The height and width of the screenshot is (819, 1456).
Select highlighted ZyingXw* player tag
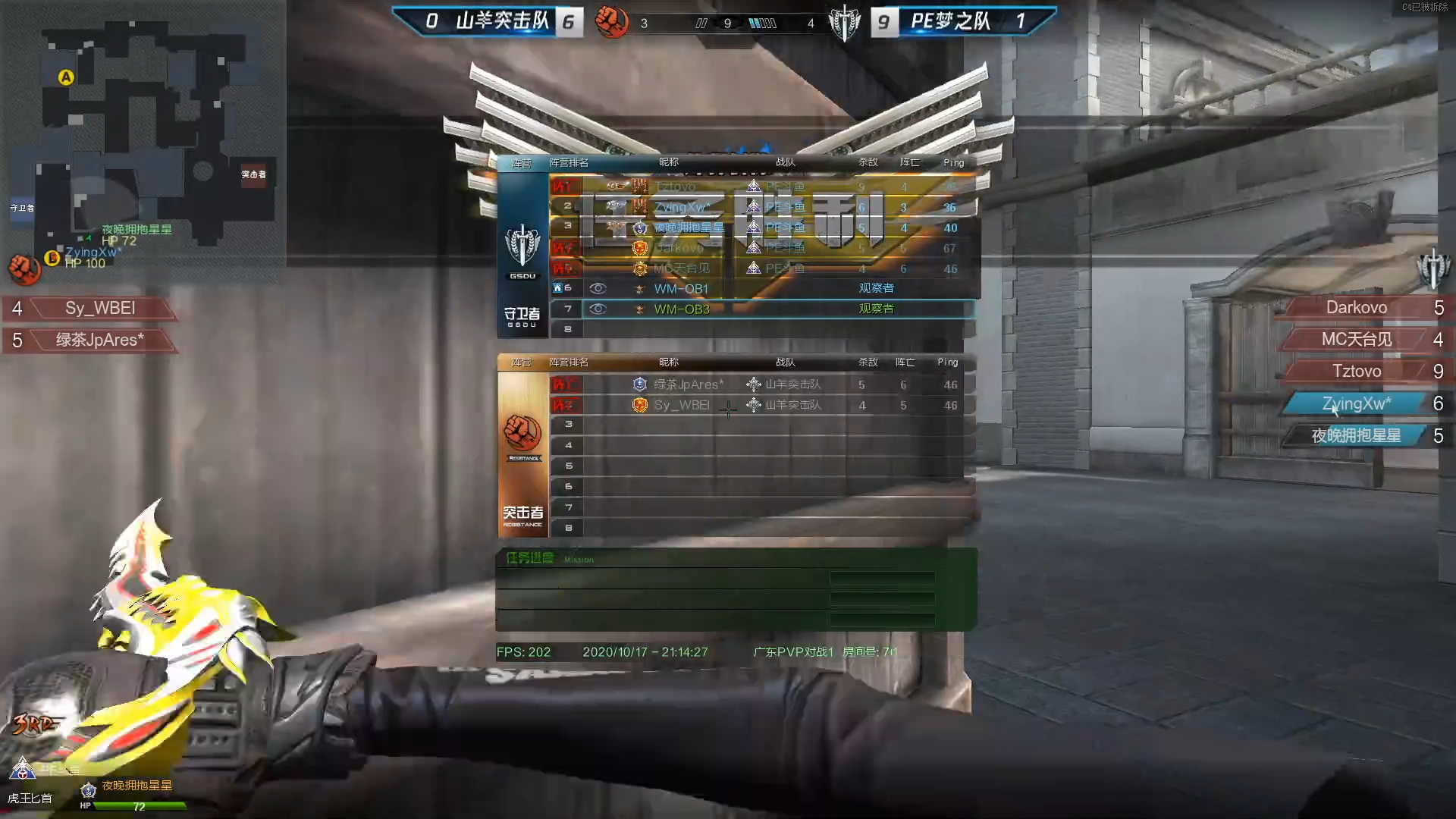[x=1356, y=404]
